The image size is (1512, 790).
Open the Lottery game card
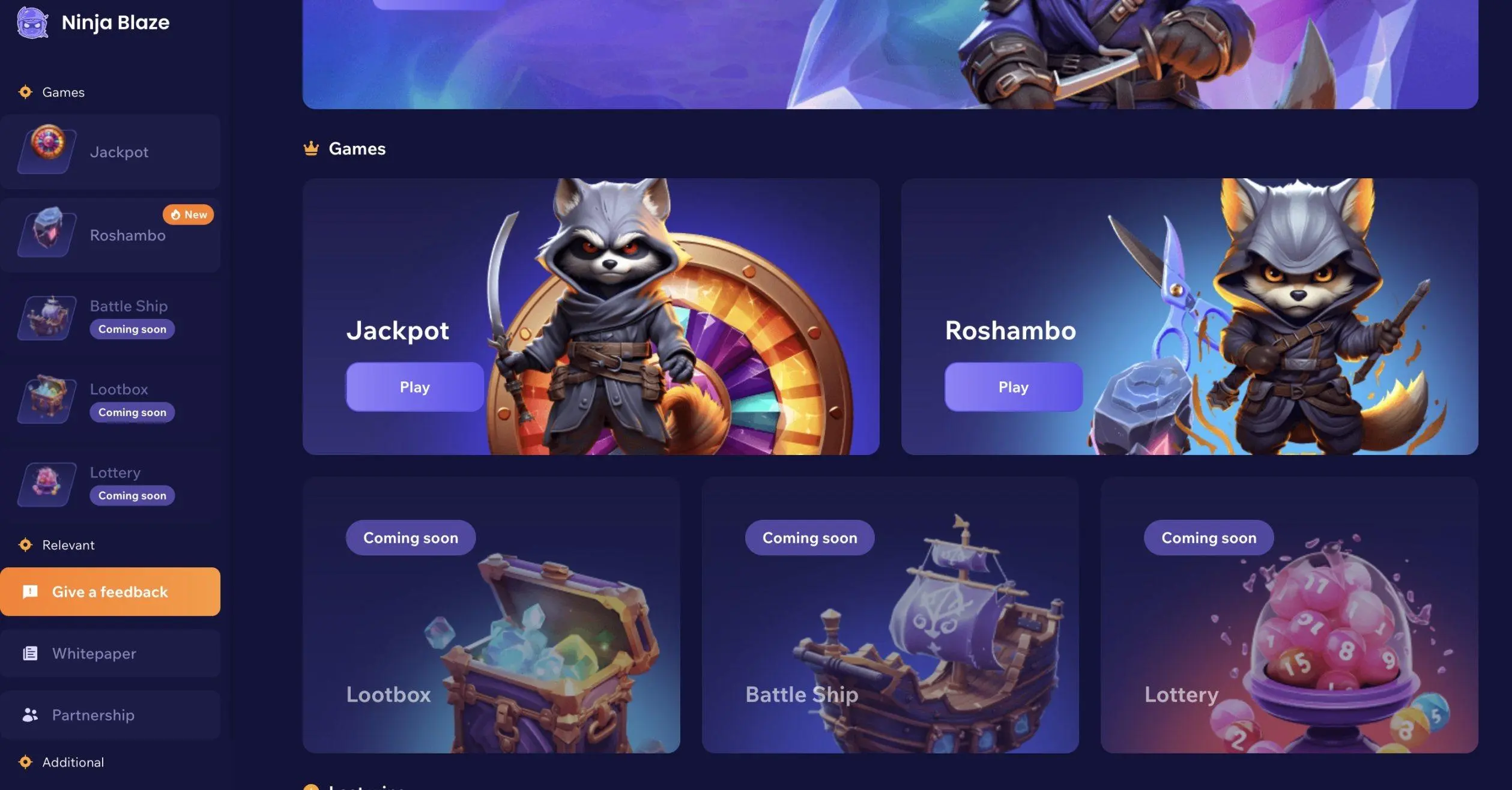point(1289,615)
